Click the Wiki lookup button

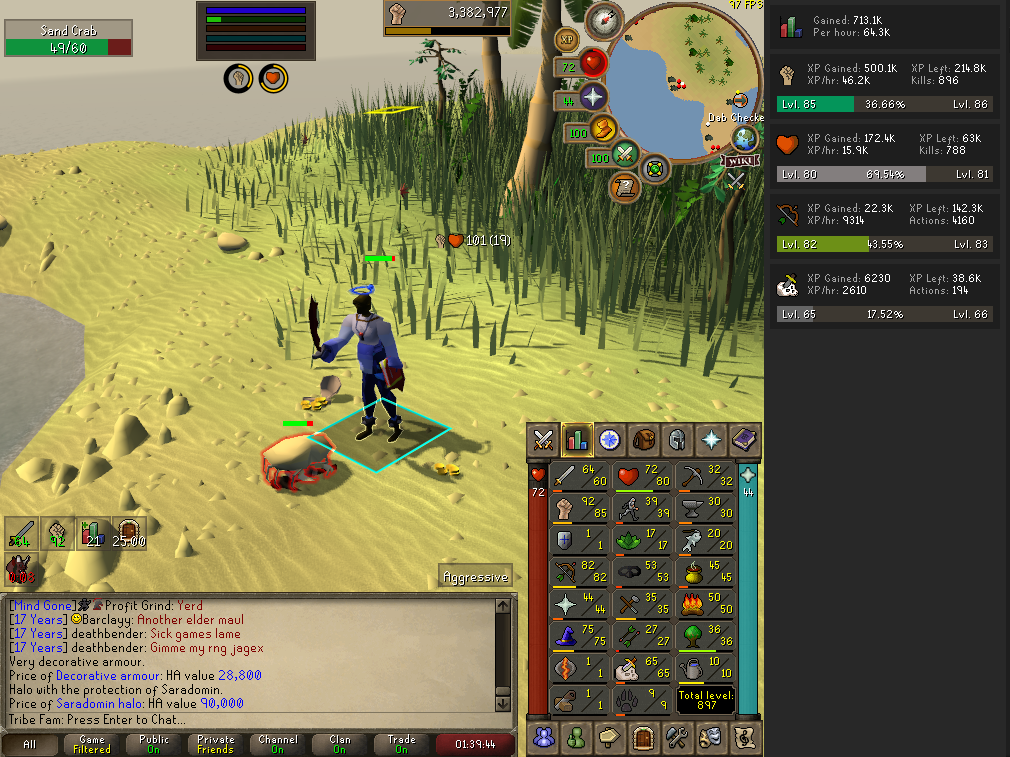click(x=741, y=161)
